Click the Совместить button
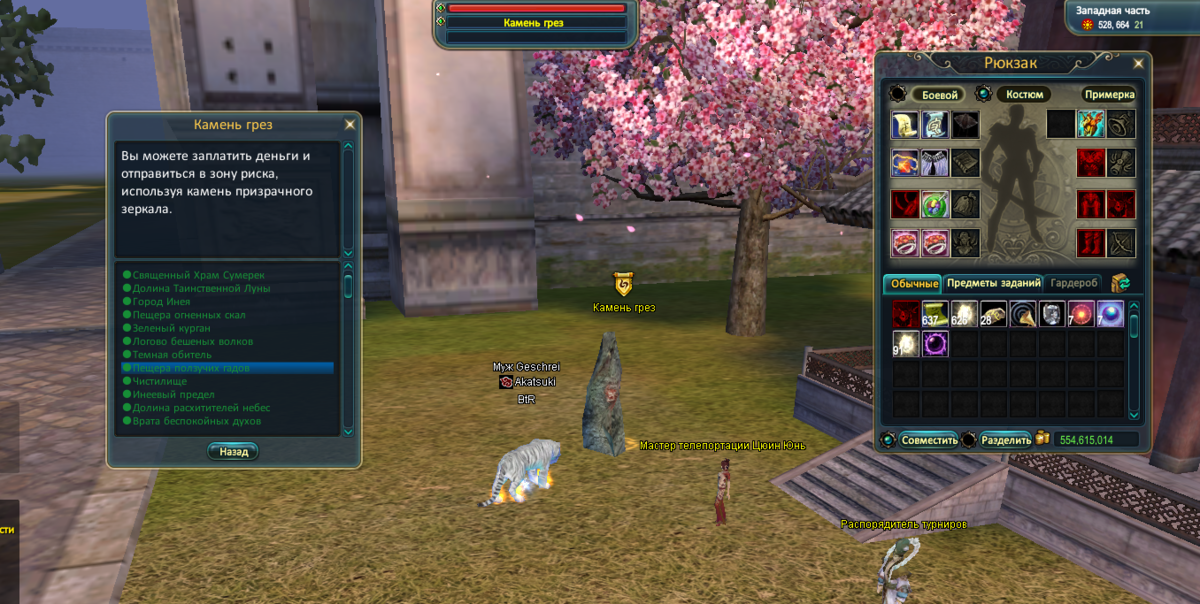Viewport: 1200px width, 604px height. [x=929, y=440]
